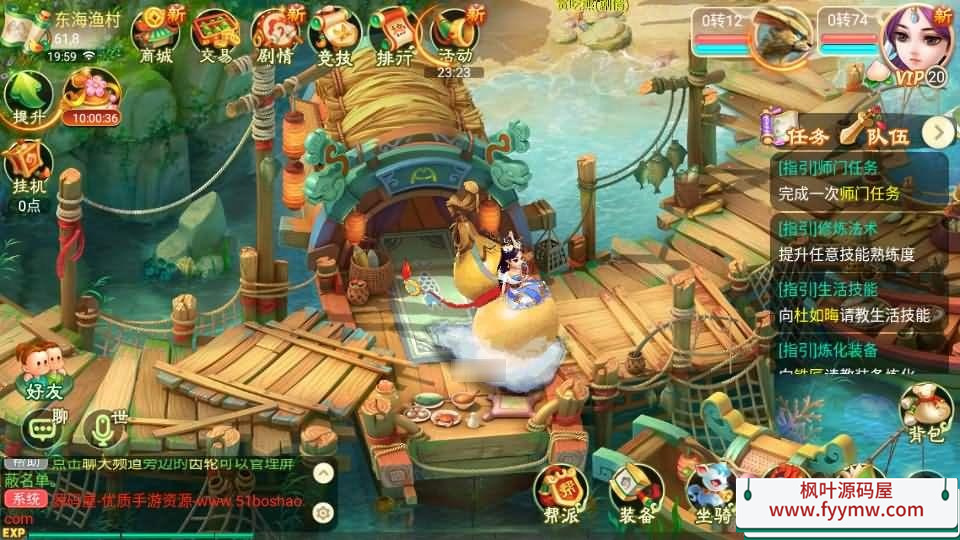Select the 师门任务 guide quest

click(x=860, y=180)
